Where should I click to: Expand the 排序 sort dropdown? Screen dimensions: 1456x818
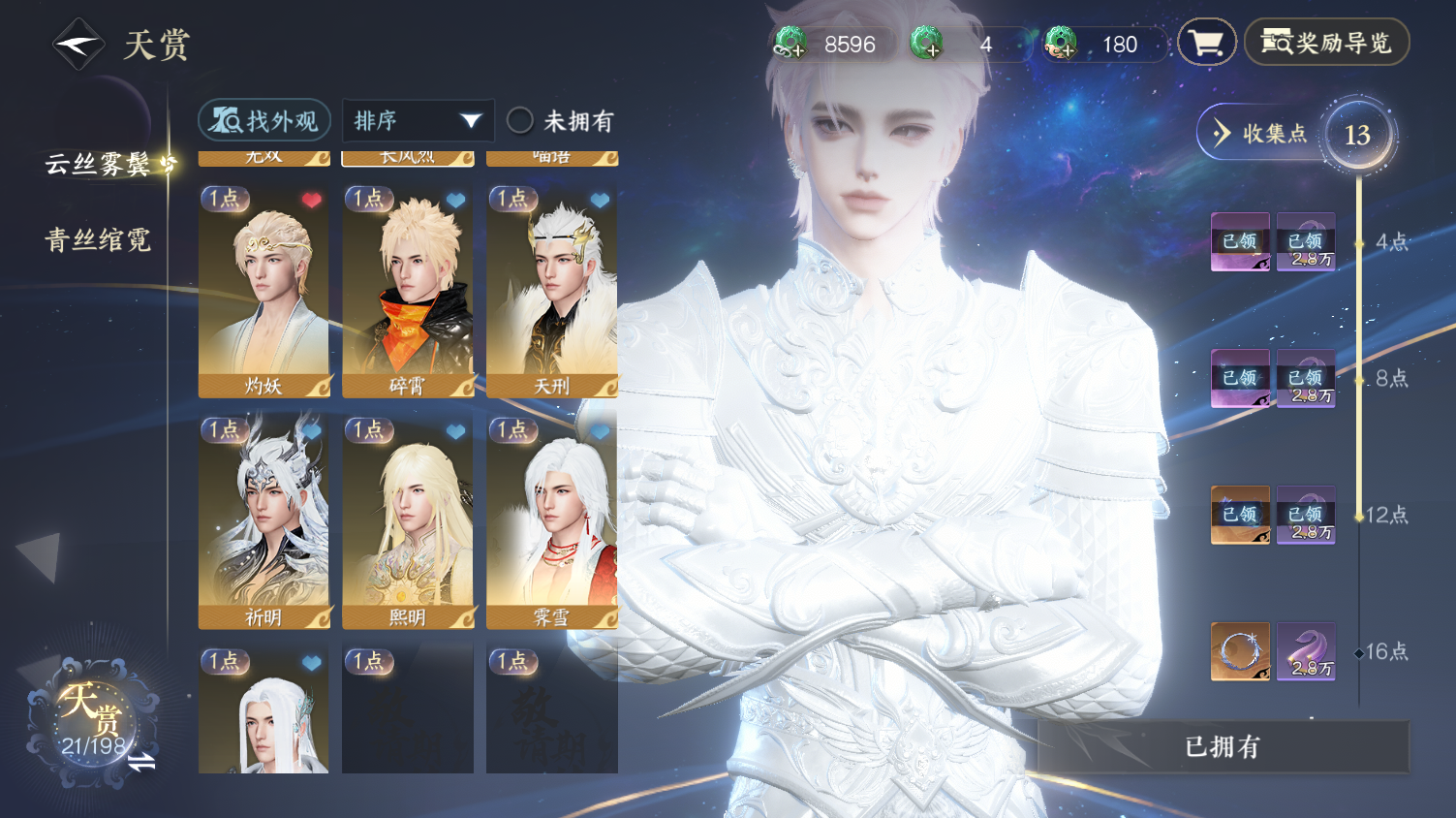[x=418, y=121]
